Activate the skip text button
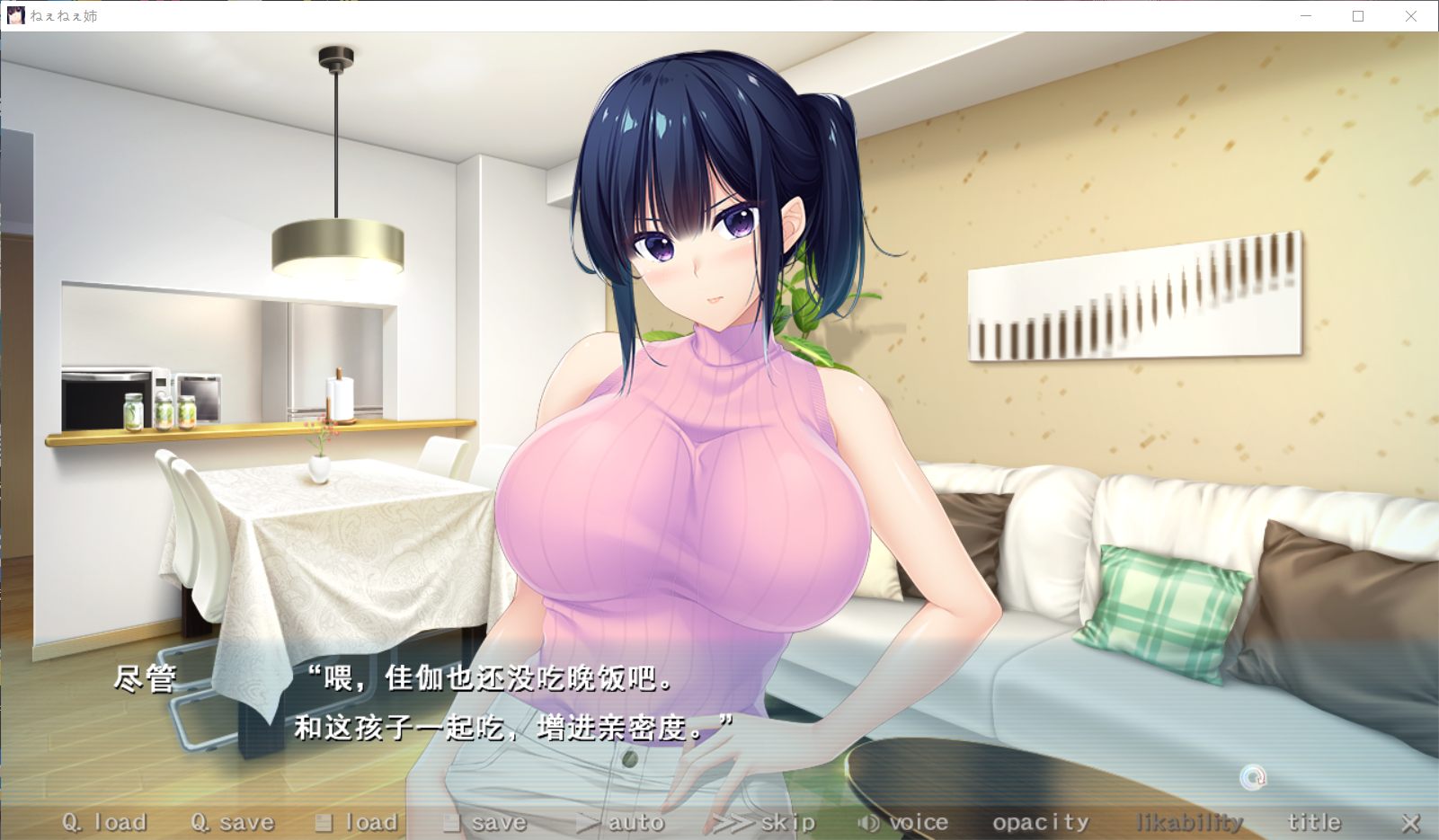Viewport: 1439px width, 840px height. pos(765,822)
